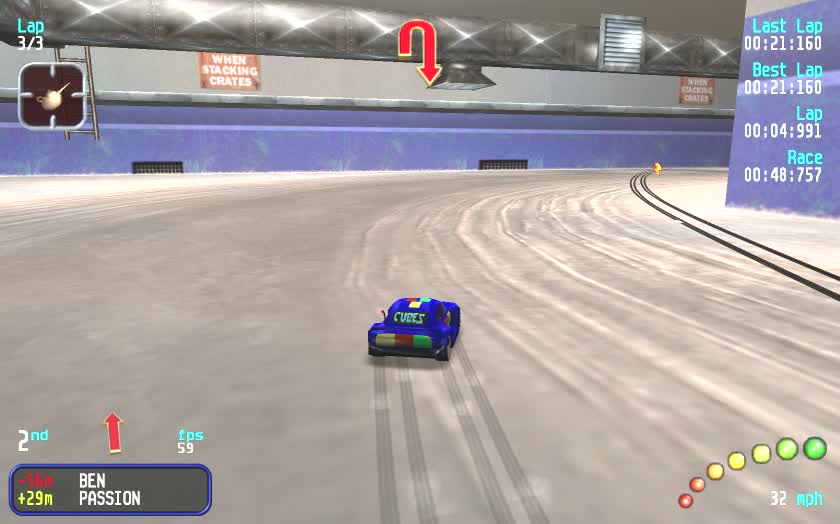Image resolution: width=840 pixels, height=524 pixels.
Task: Choose the PASSION row in the standings
Action: tap(109, 498)
